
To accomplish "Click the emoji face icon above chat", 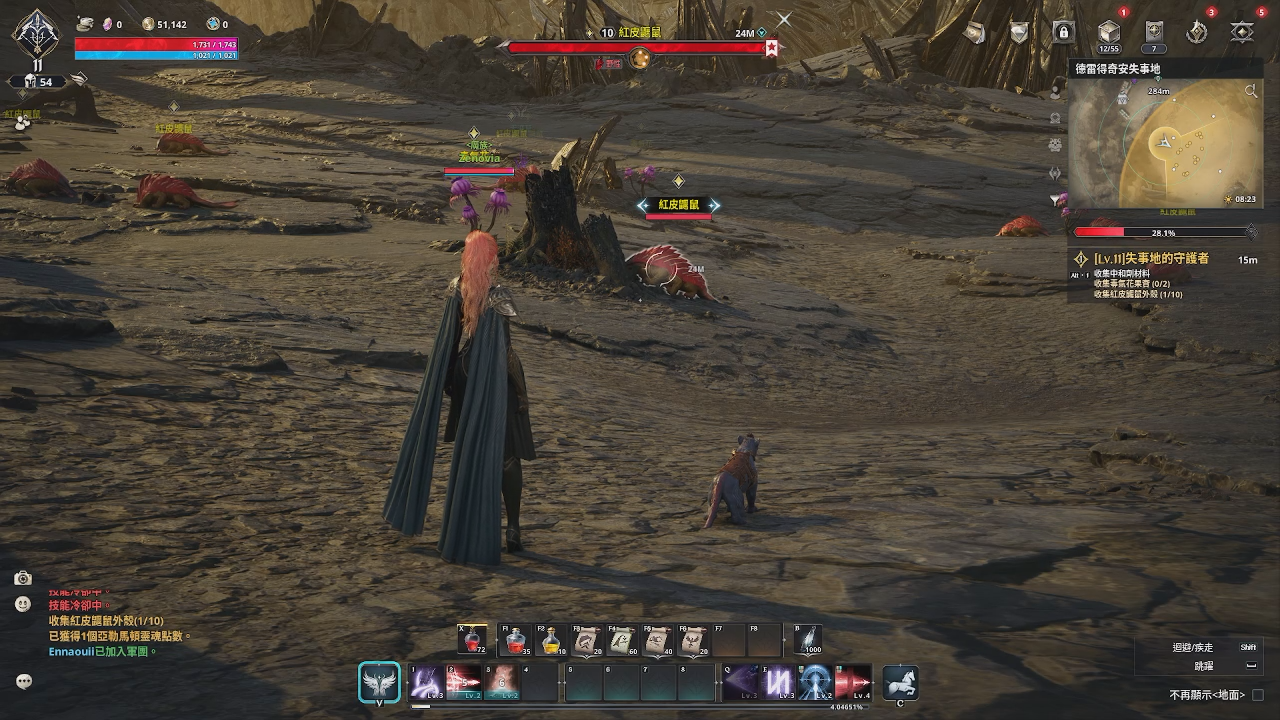I will [x=23, y=604].
